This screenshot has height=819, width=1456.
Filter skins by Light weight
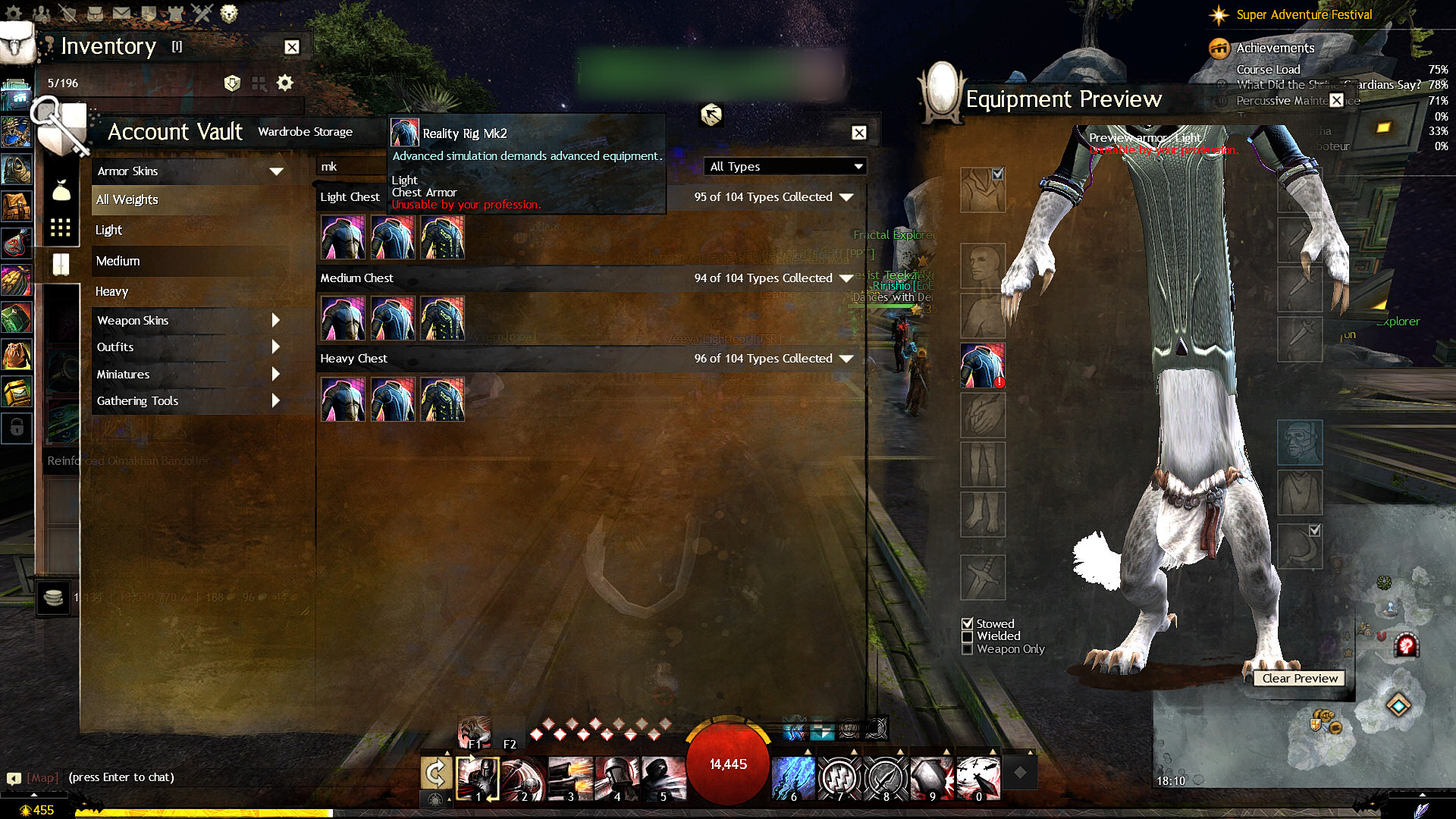point(109,231)
